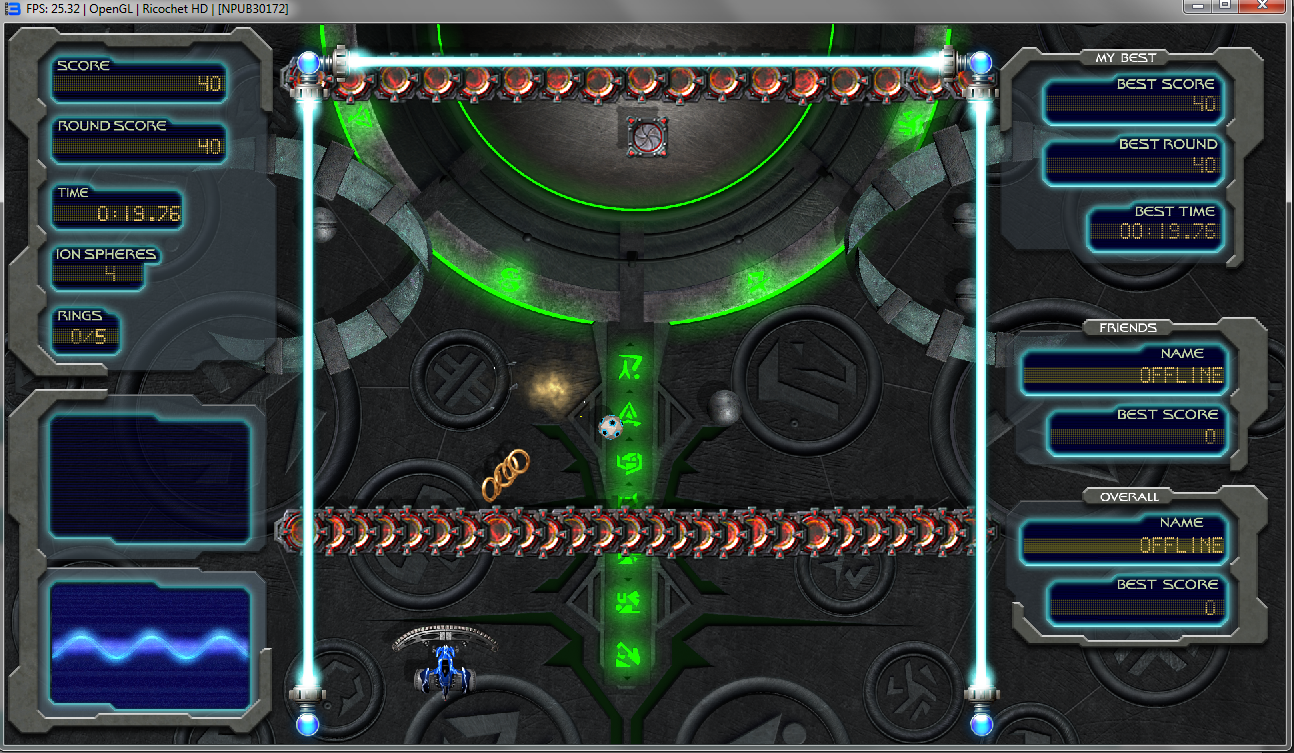Minimize the Ricochet HD window

[1197, 6]
